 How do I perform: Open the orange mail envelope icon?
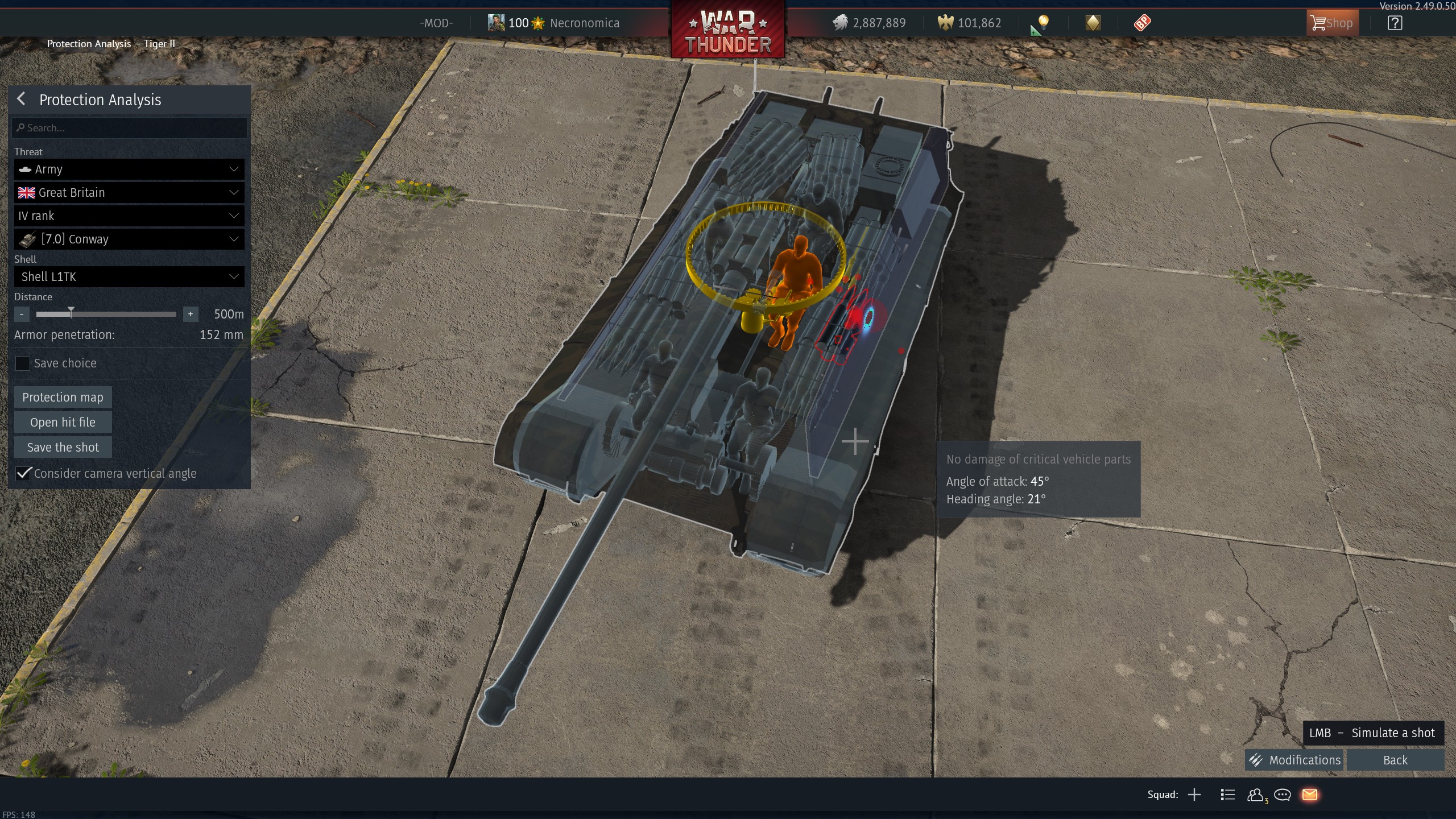[1310, 795]
